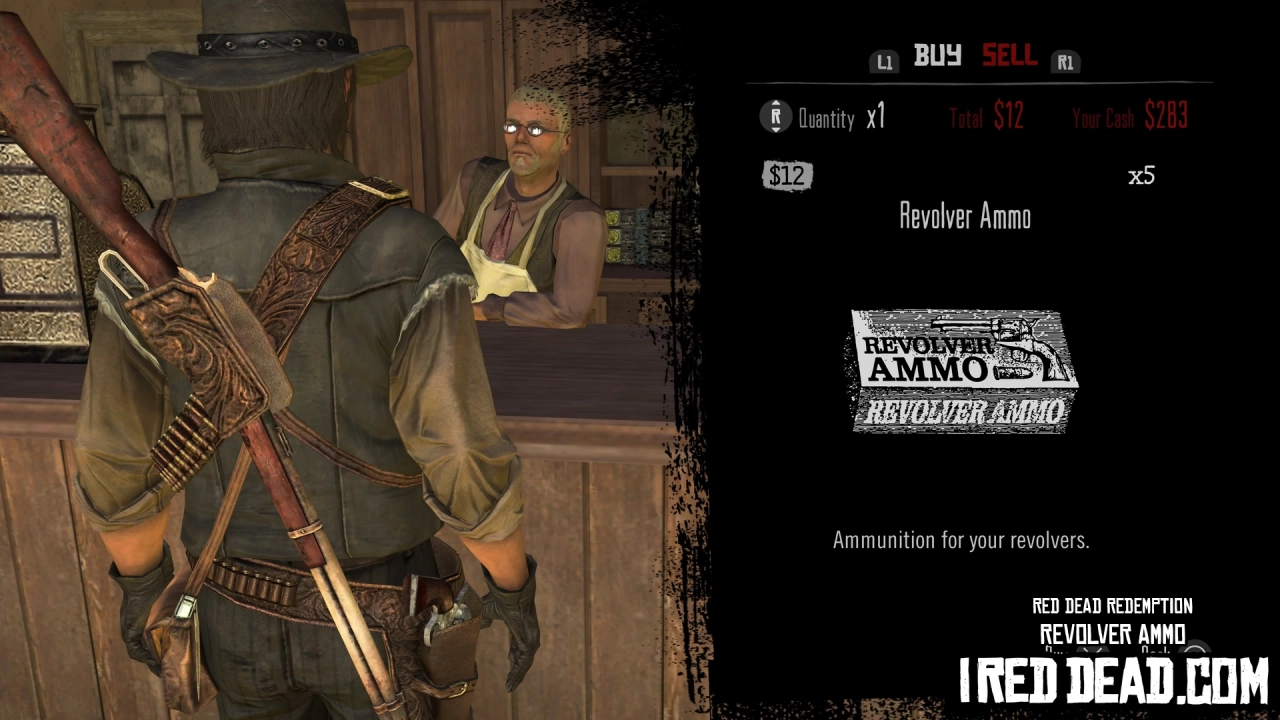Switch to the BUY tab

[937, 57]
